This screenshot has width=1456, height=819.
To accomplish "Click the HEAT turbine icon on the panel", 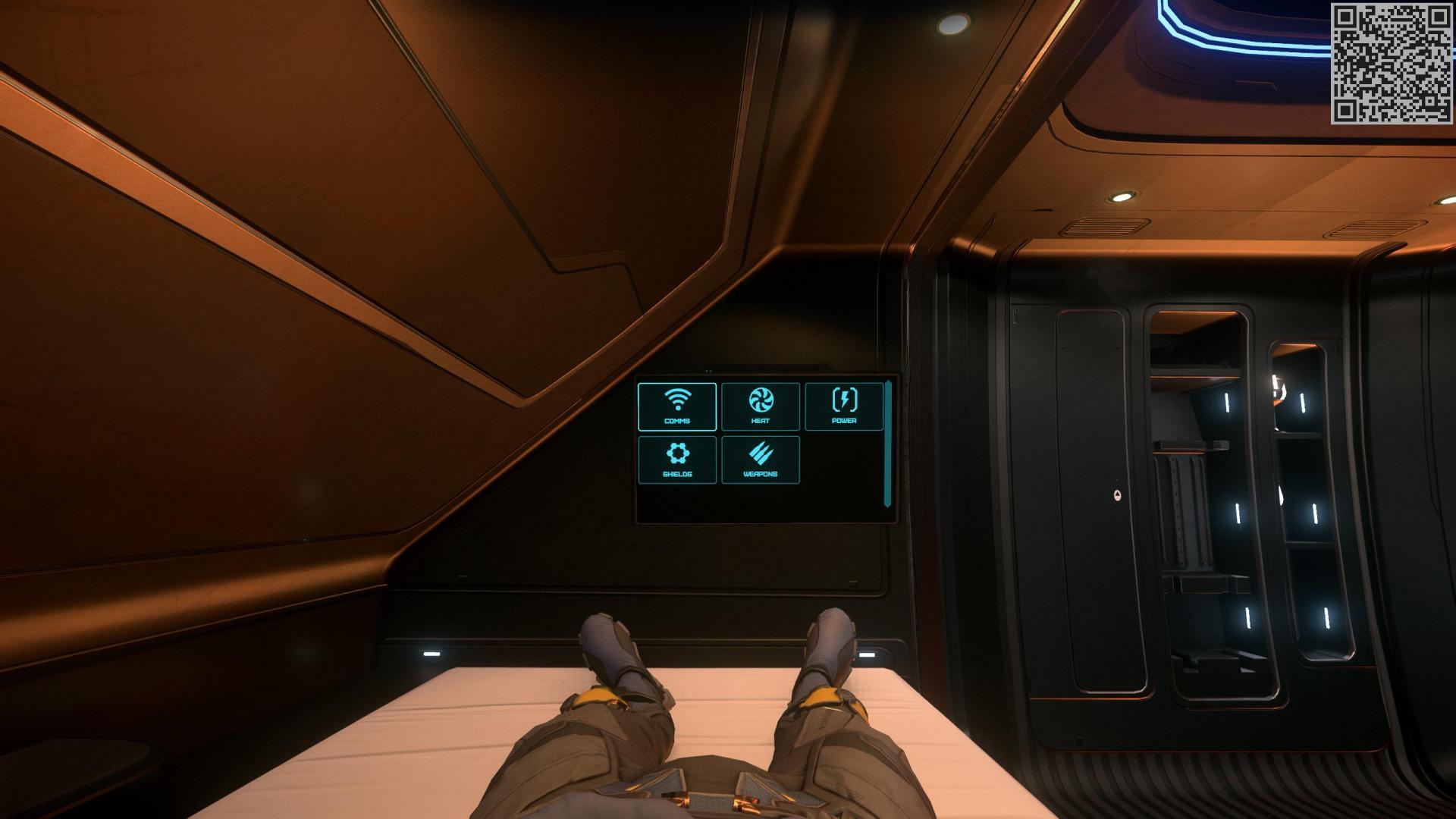I will click(761, 400).
